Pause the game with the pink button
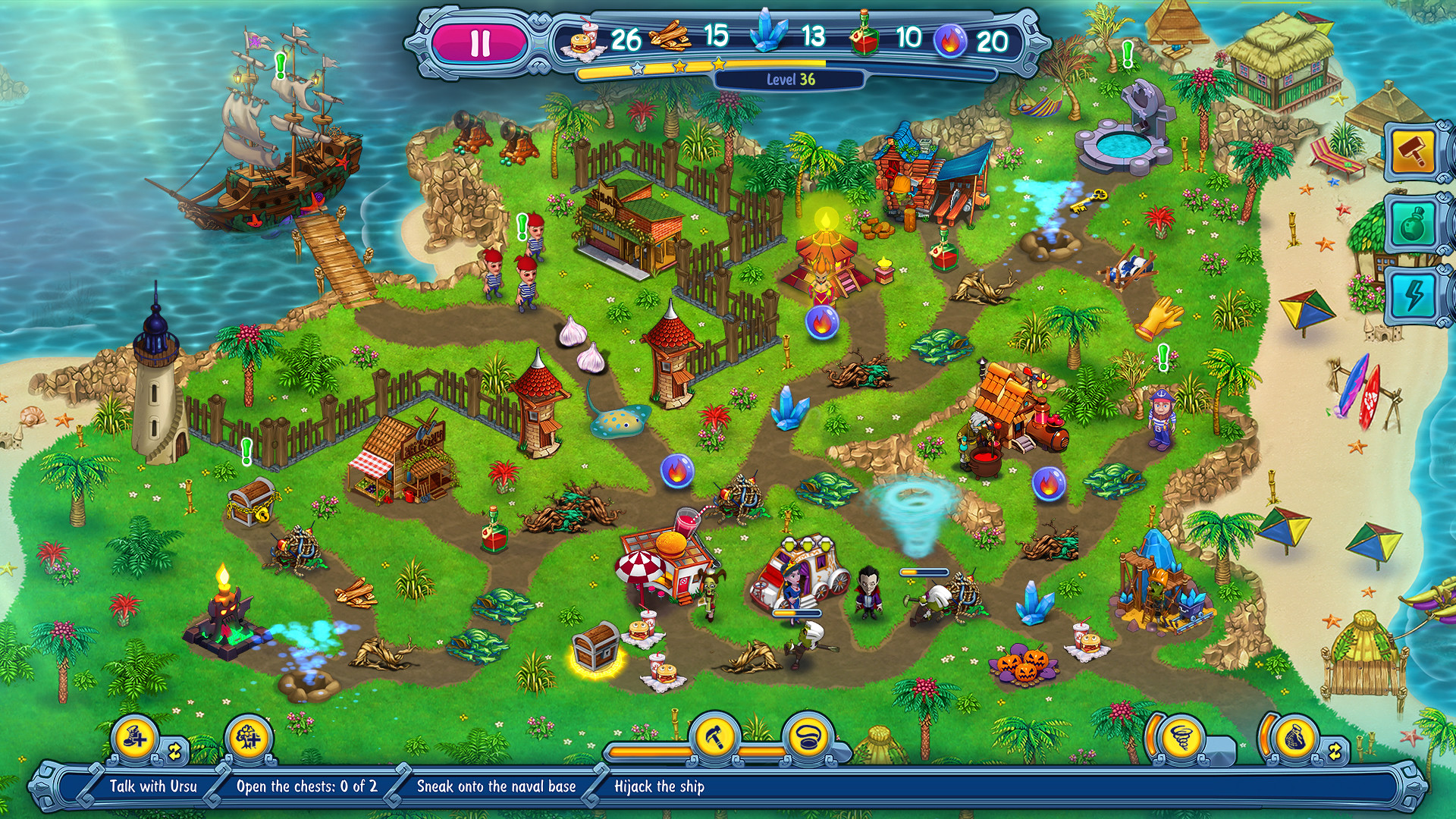The width and height of the screenshot is (1456, 819). pyautogui.click(x=479, y=43)
